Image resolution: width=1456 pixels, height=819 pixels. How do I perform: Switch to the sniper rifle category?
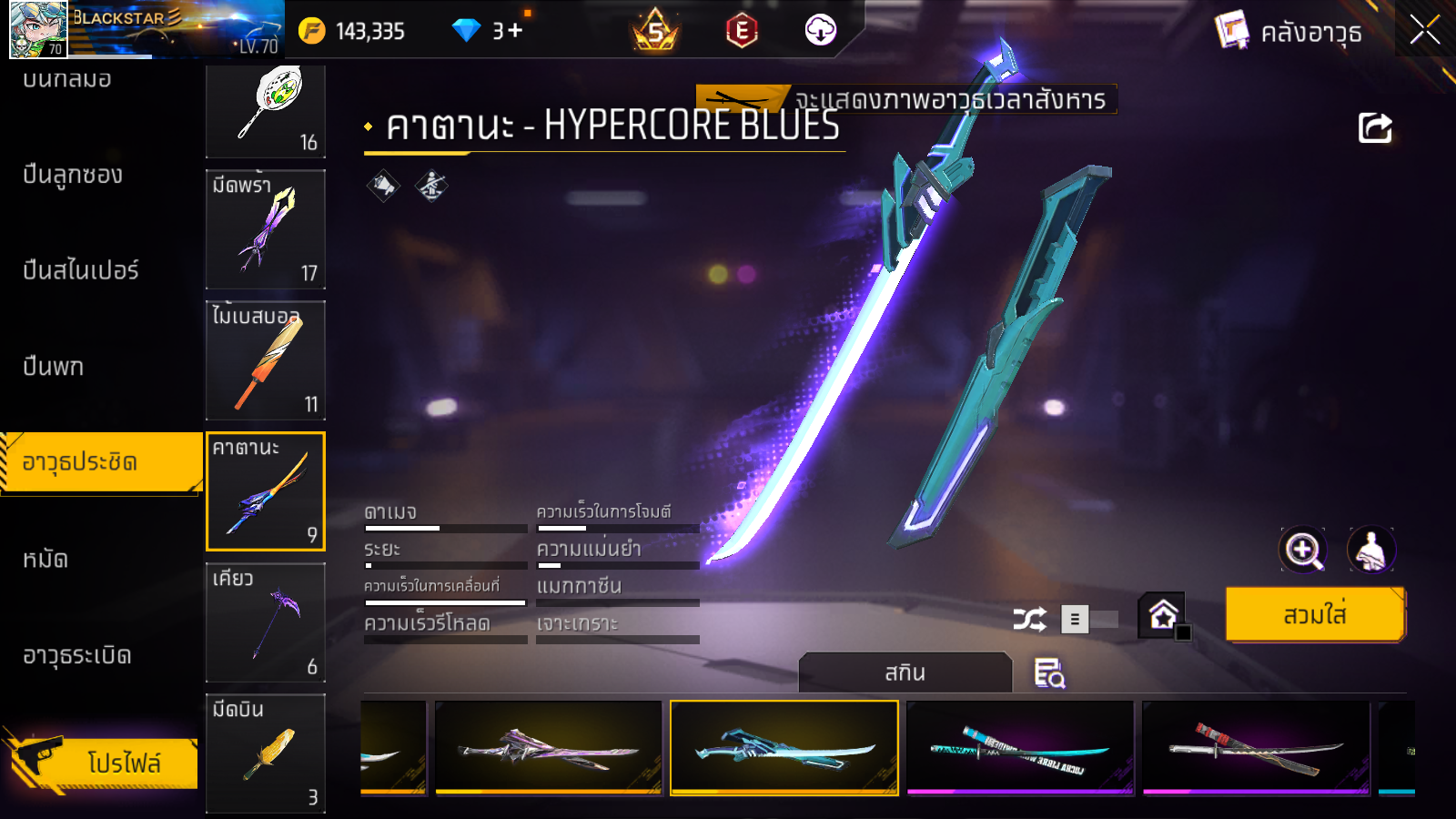point(81,270)
